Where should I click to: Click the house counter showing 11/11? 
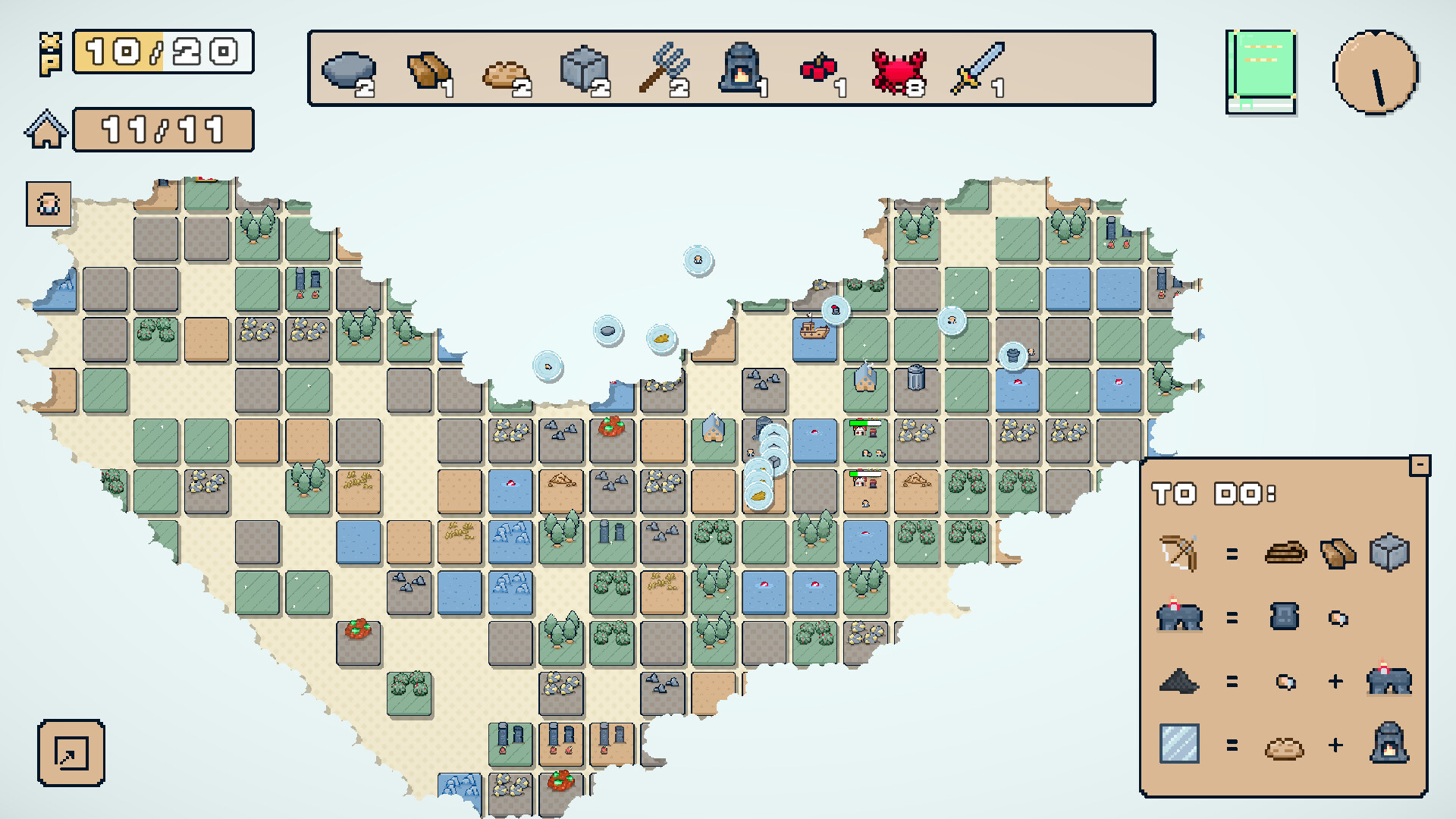(162, 129)
